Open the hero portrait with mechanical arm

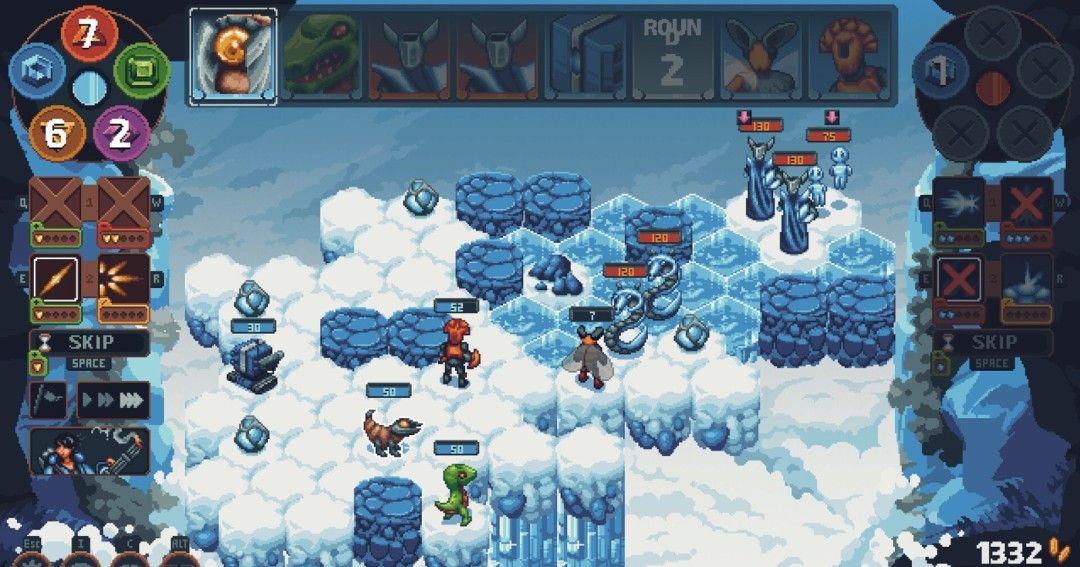(x=90, y=451)
